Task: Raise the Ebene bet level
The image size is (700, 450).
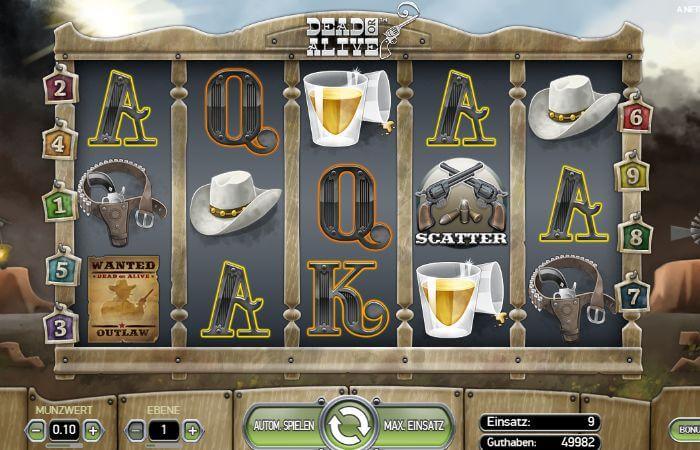Action: (192, 431)
